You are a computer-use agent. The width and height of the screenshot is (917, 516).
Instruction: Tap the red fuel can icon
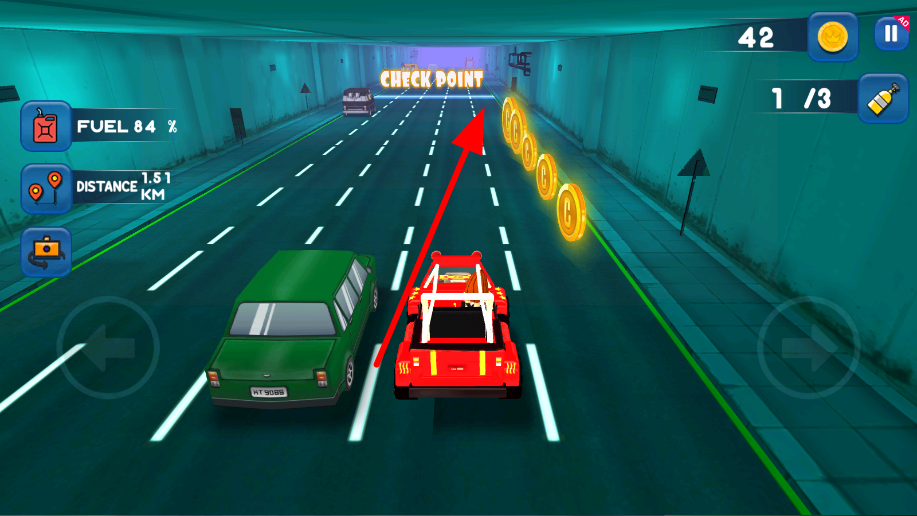tap(46, 127)
